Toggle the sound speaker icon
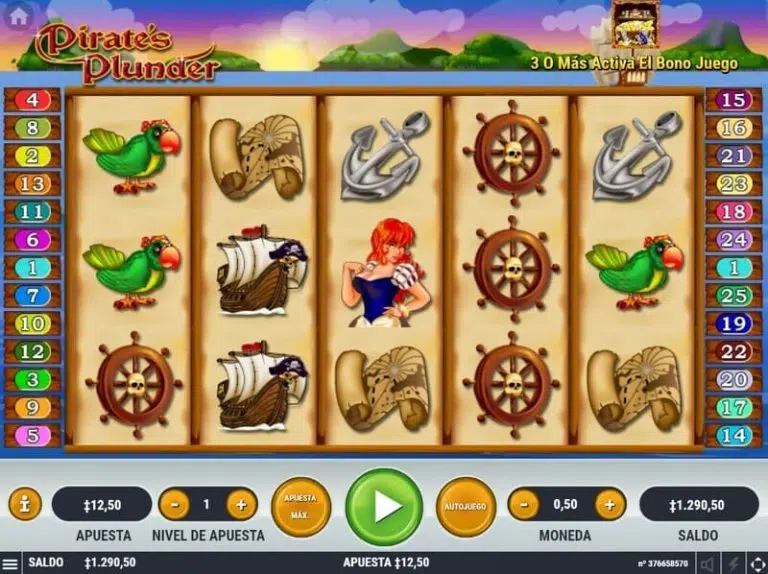This screenshot has width=768, height=574. click(708, 564)
